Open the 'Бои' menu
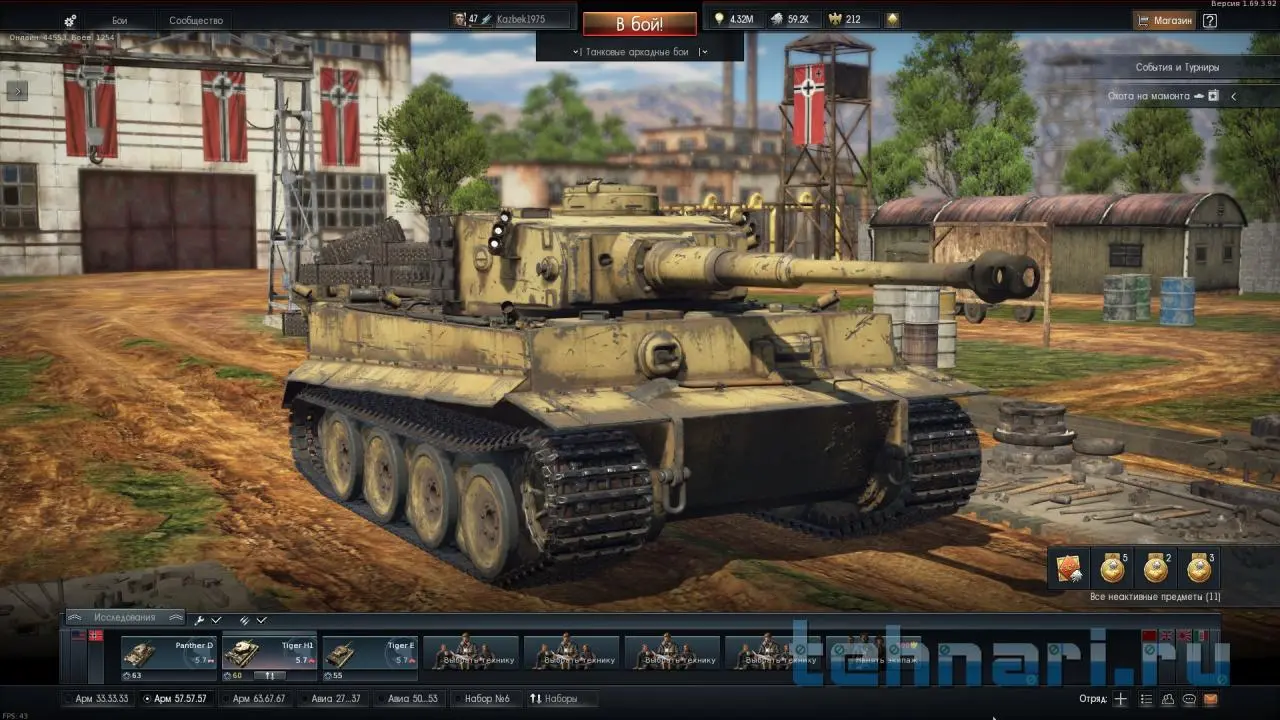 point(119,20)
